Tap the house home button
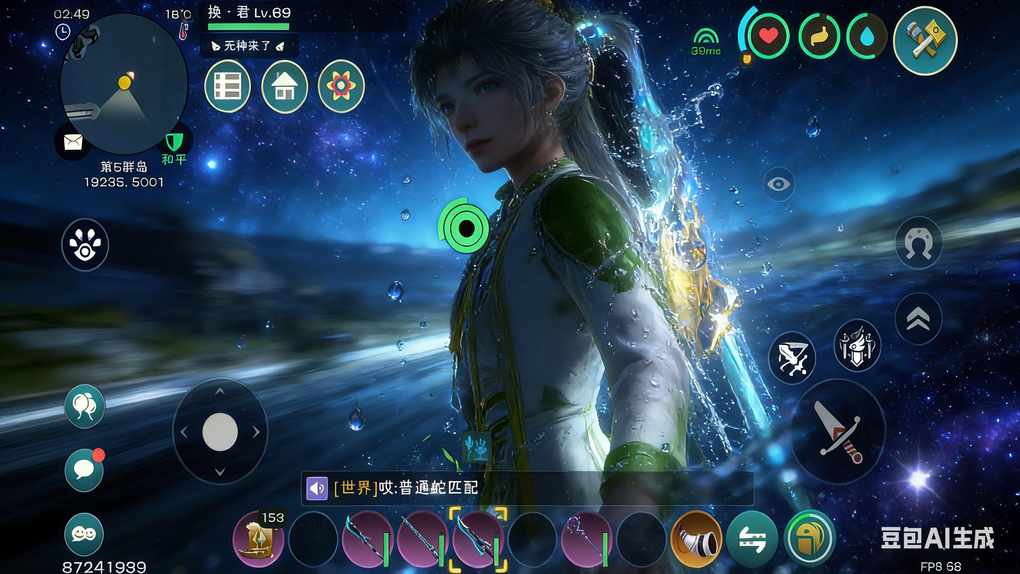The height and width of the screenshot is (574, 1020). click(284, 87)
